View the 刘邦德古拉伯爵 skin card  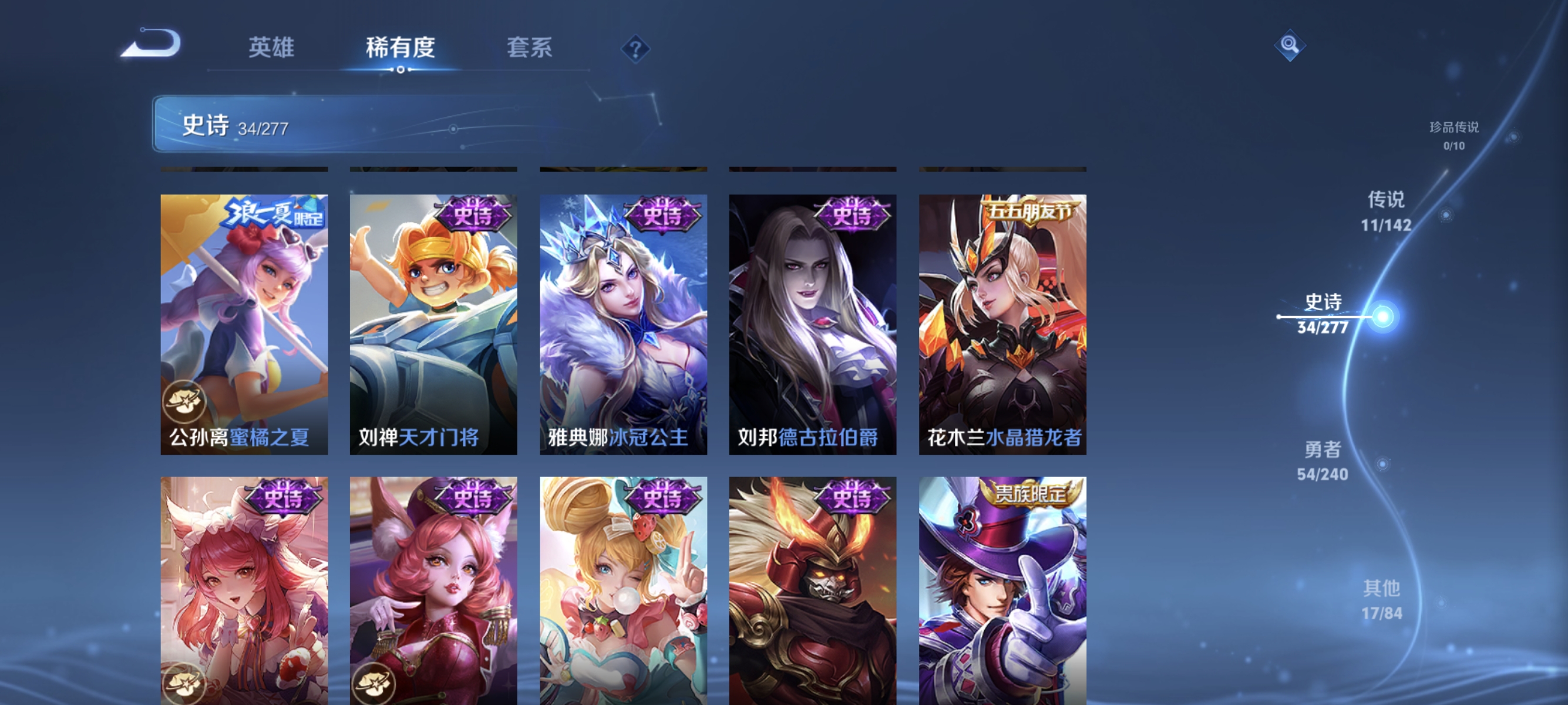tap(812, 323)
